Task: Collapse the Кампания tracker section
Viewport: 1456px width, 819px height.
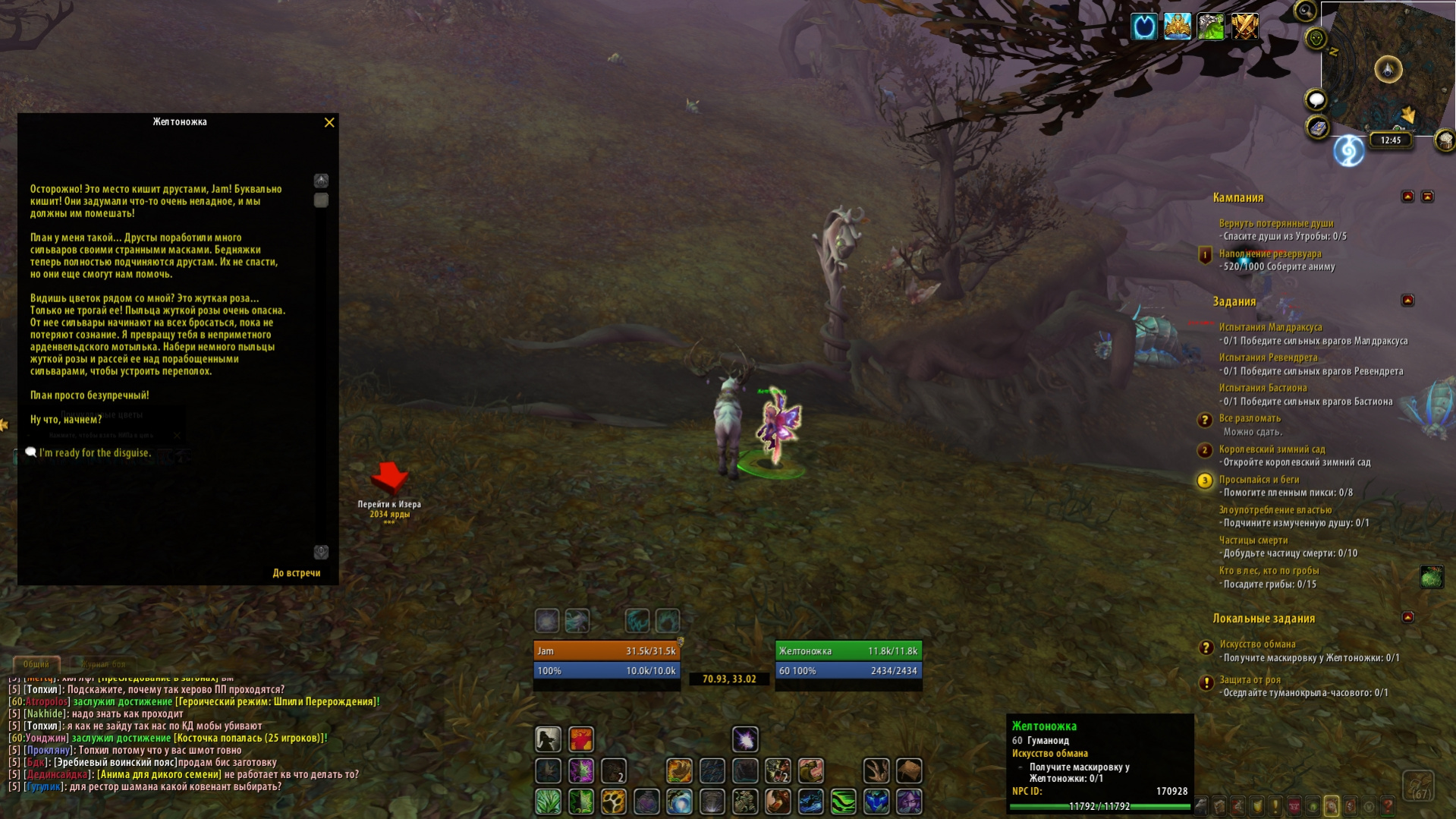Action: click(1407, 197)
